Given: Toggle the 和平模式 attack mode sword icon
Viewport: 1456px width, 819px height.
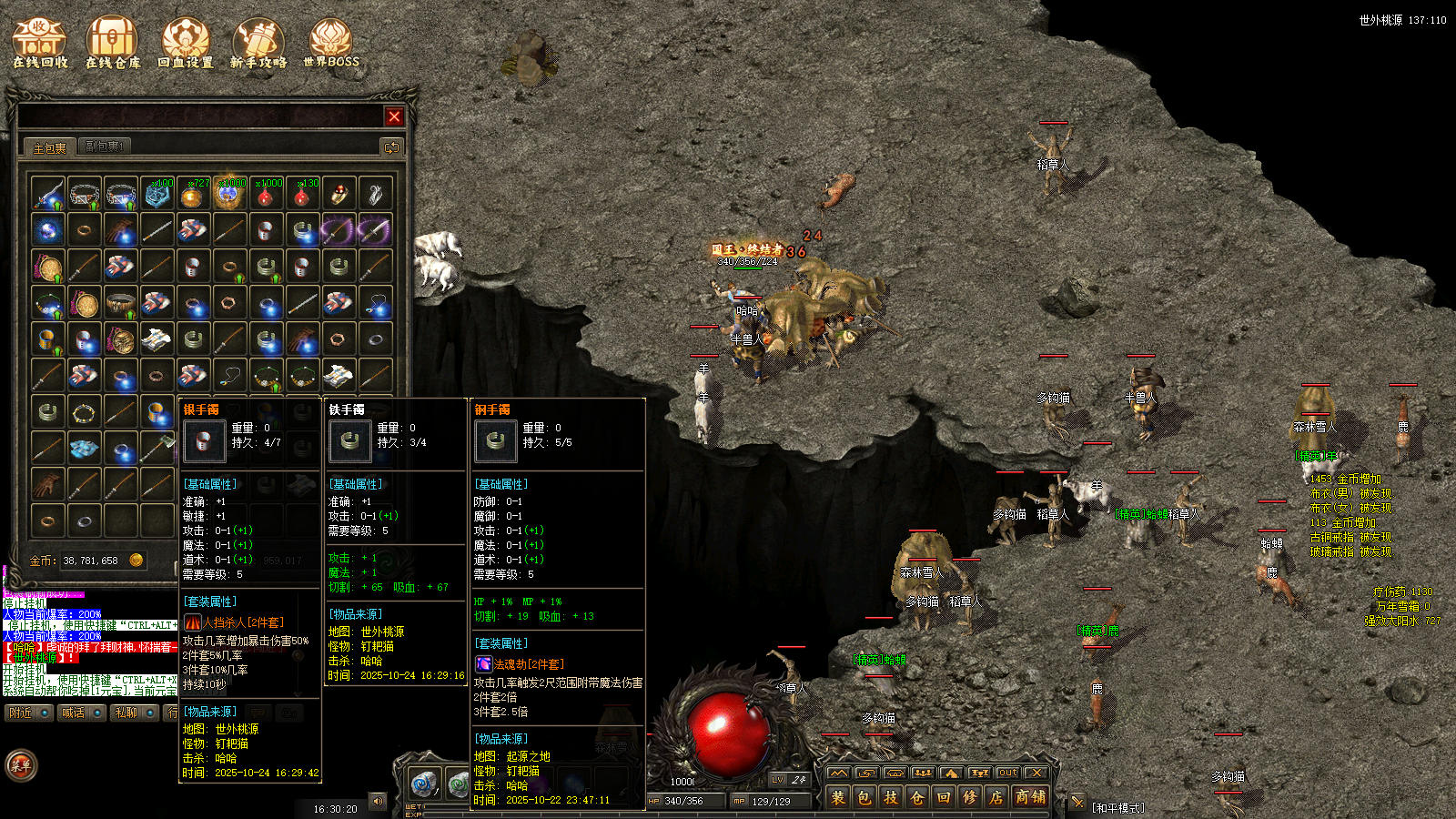Looking at the screenshot, I should pos(1077,802).
